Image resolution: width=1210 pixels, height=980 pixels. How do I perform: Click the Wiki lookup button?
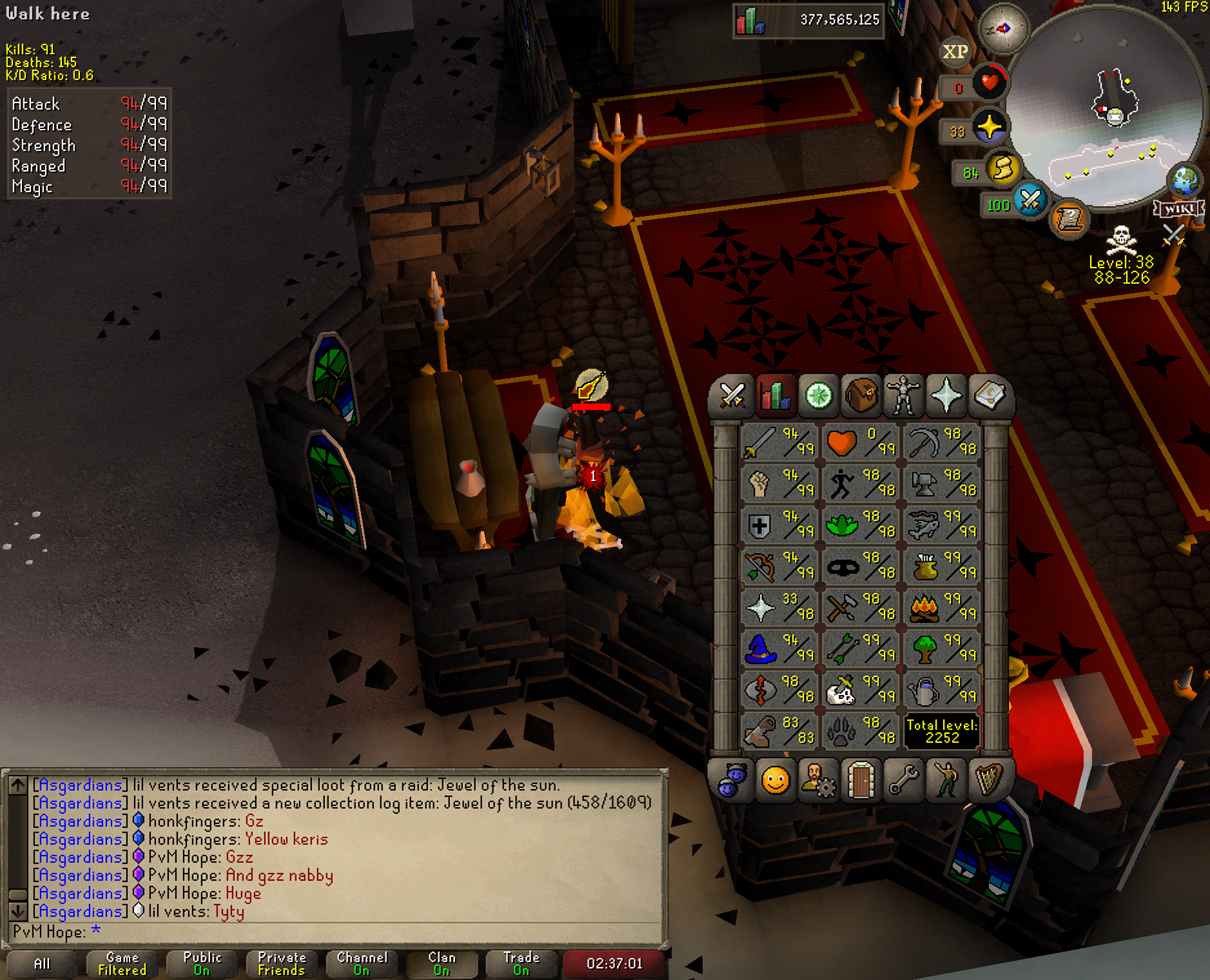(1178, 209)
